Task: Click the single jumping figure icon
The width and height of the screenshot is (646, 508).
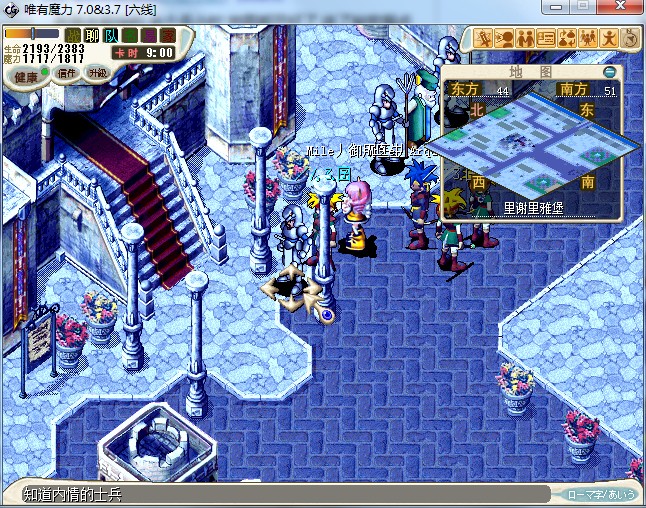Action: pos(609,38)
